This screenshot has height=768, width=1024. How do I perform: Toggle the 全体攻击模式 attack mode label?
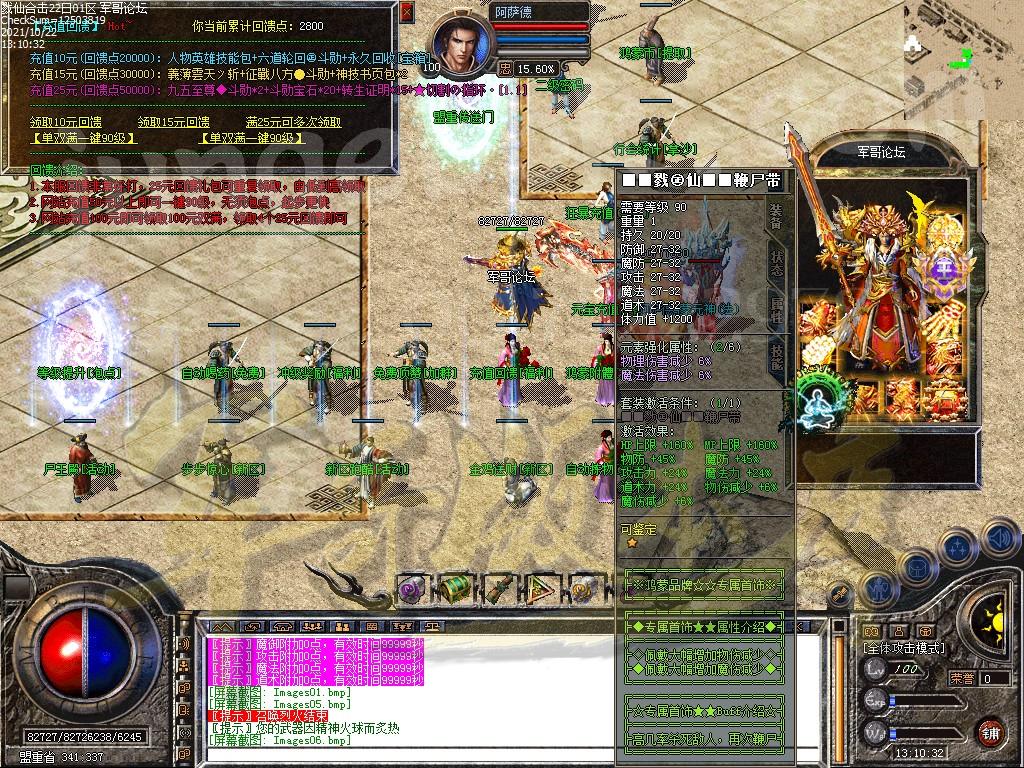(905, 649)
